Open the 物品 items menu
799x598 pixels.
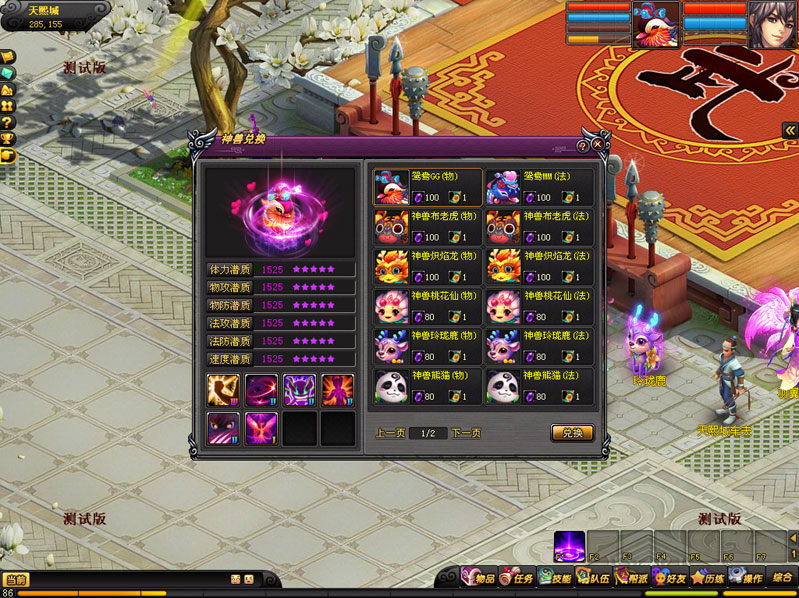point(479,578)
